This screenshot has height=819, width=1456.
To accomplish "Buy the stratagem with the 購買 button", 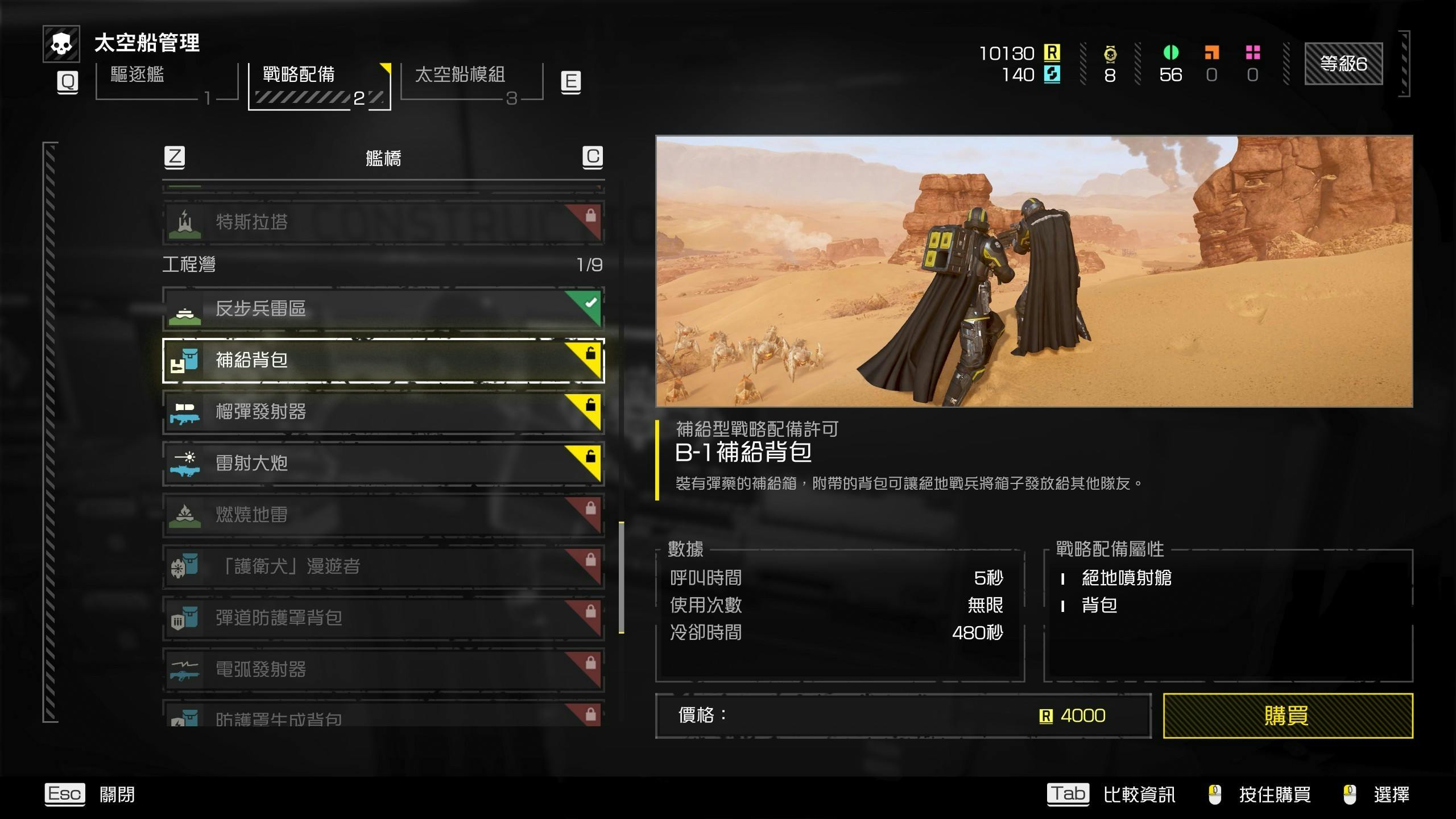I will pyautogui.click(x=1288, y=715).
